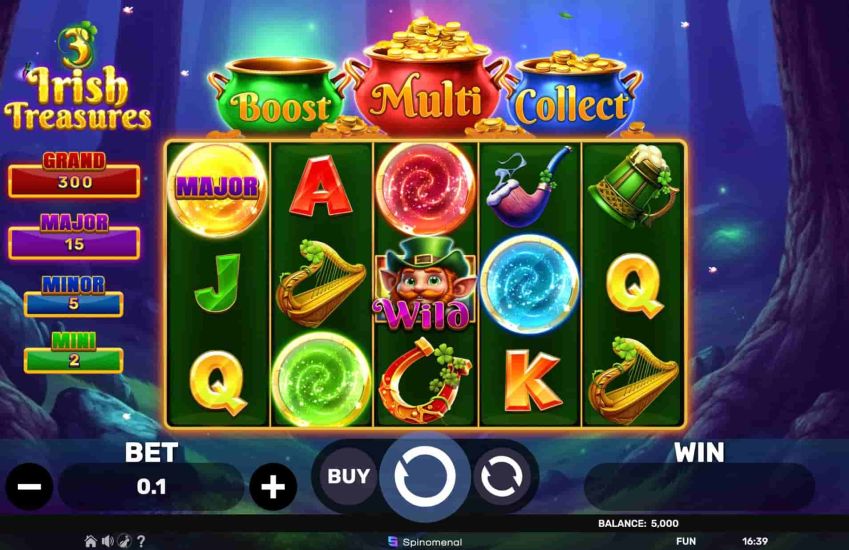Decrease the bet with the minus button

pos(29,488)
